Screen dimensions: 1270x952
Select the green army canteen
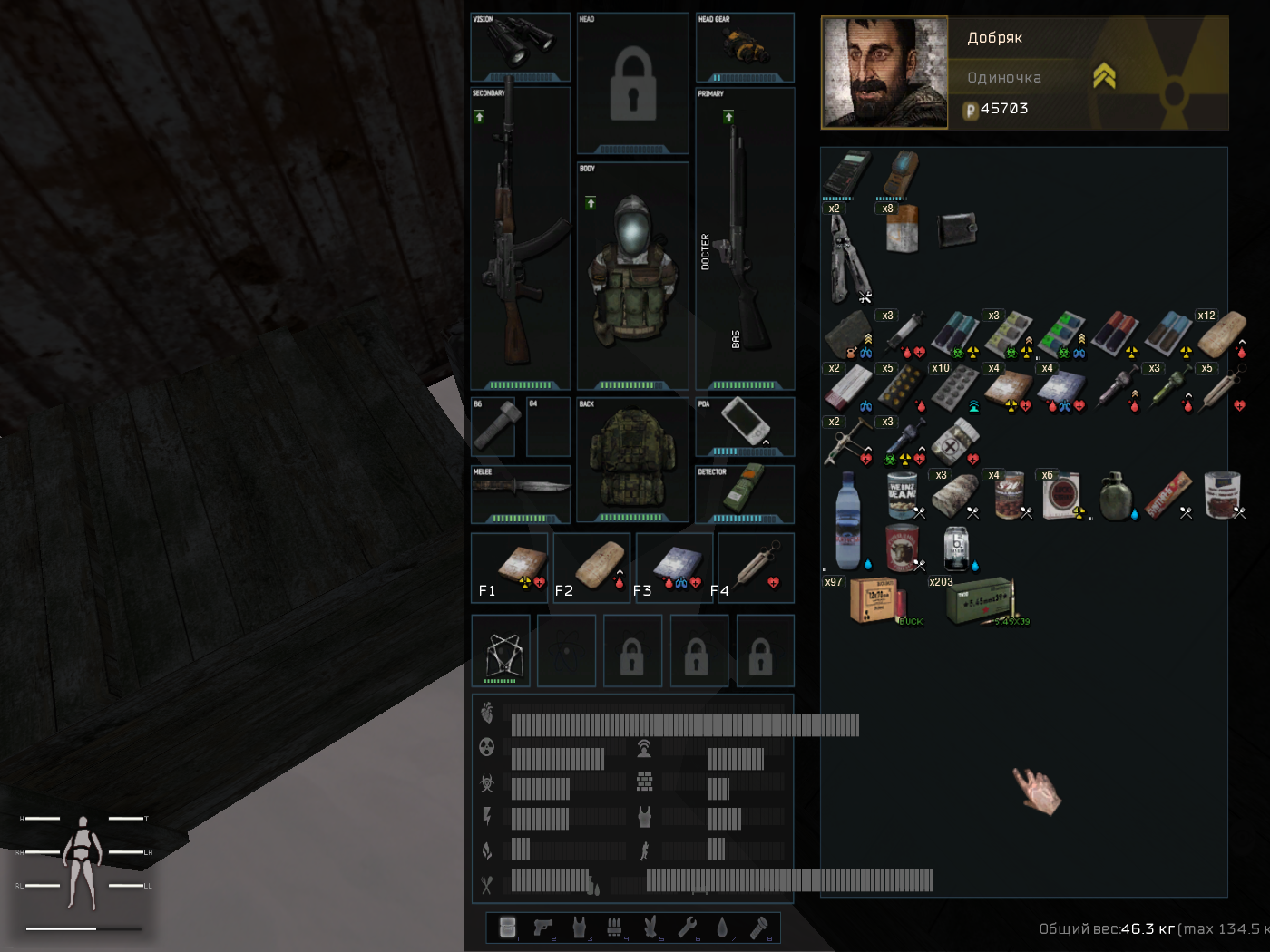pyautogui.click(x=1115, y=496)
